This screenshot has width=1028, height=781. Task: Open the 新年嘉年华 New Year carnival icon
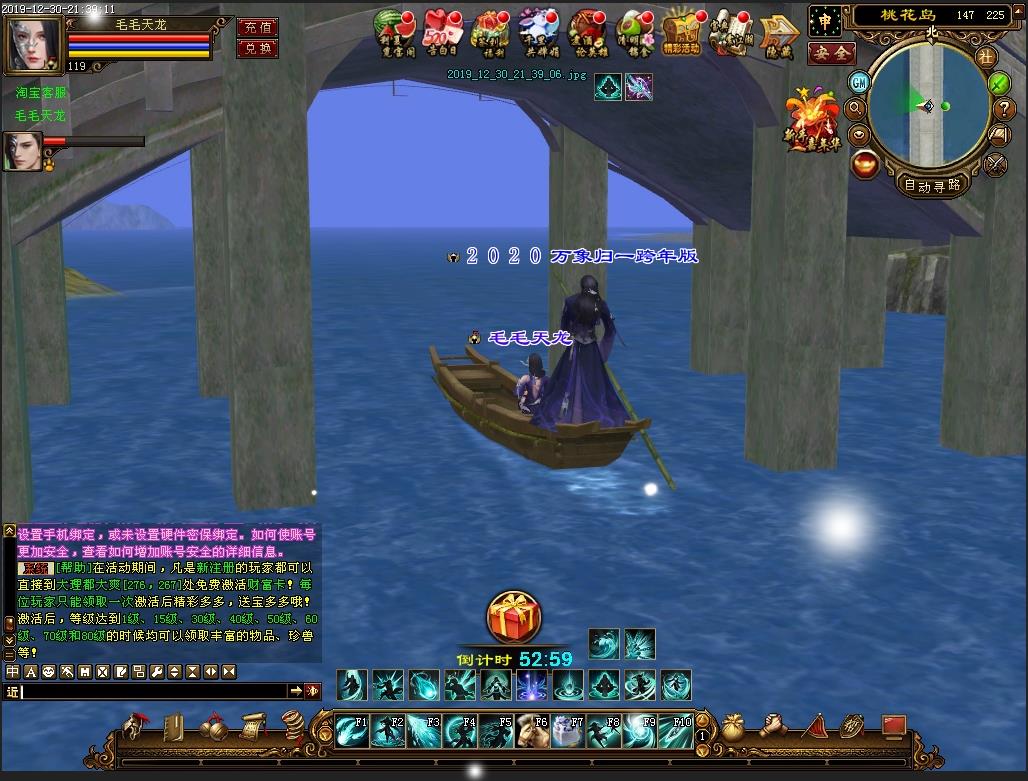click(814, 120)
